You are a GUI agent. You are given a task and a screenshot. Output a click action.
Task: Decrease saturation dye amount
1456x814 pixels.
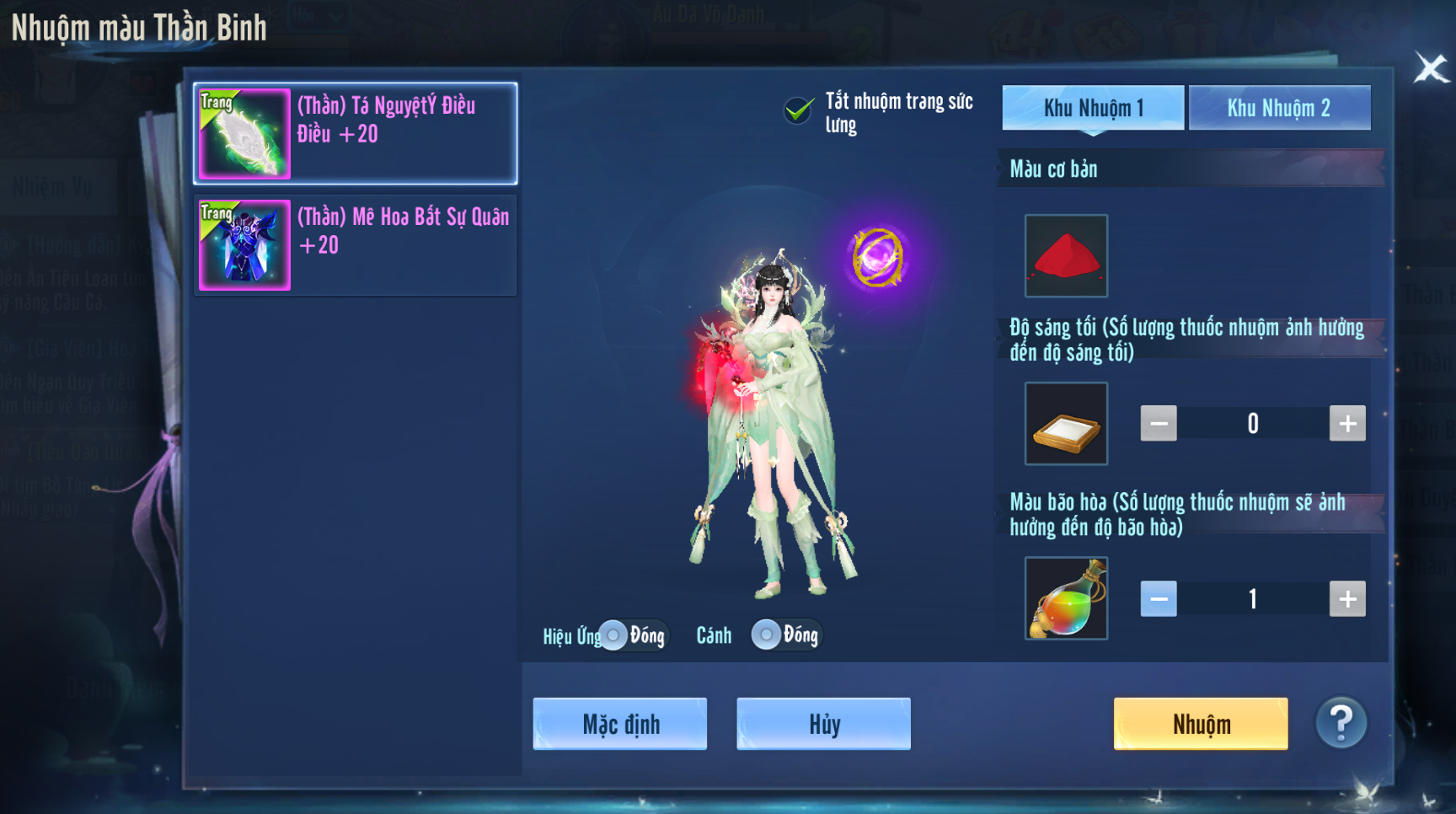tap(1159, 599)
